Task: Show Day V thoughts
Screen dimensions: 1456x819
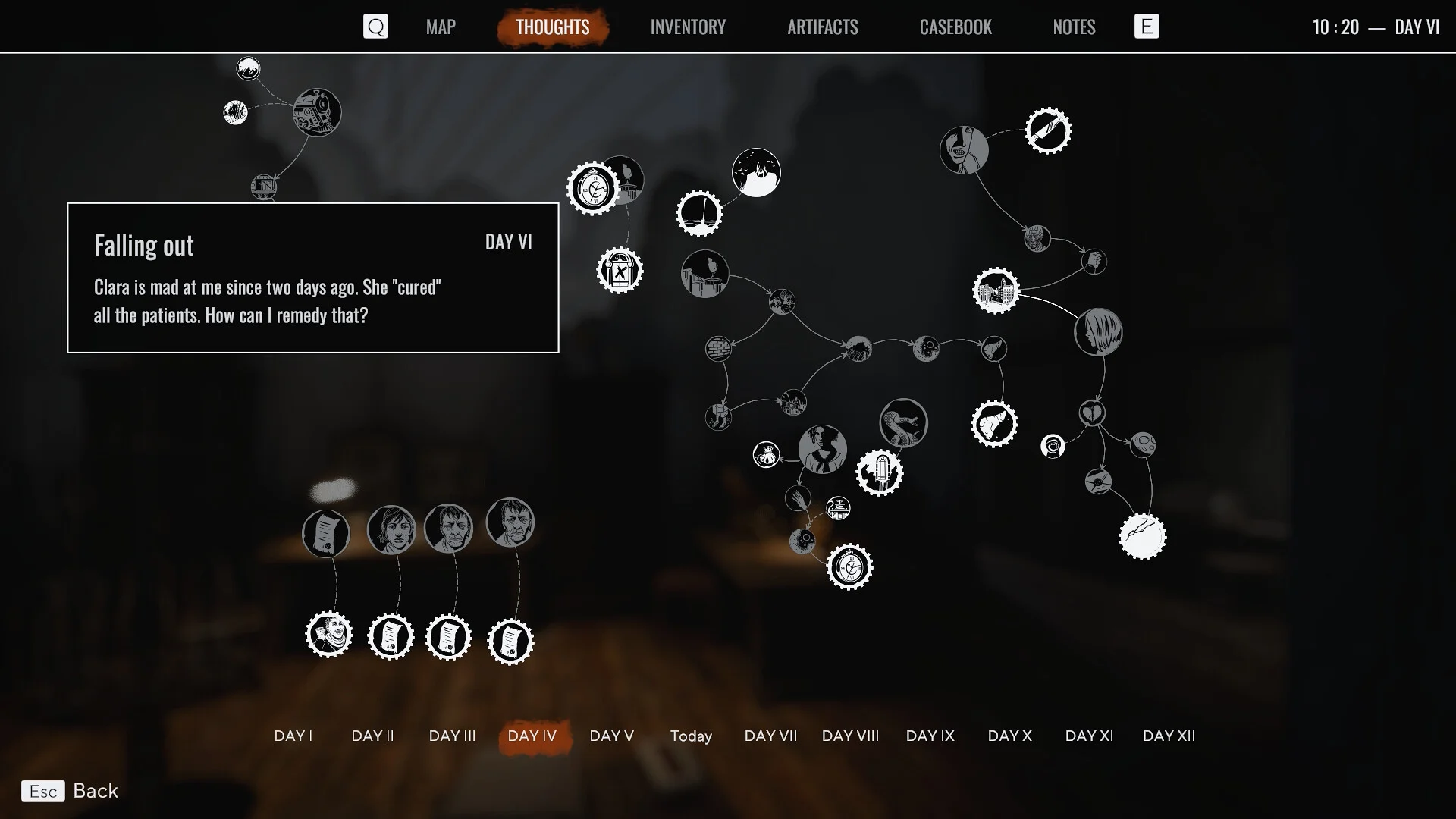Action: [611, 736]
